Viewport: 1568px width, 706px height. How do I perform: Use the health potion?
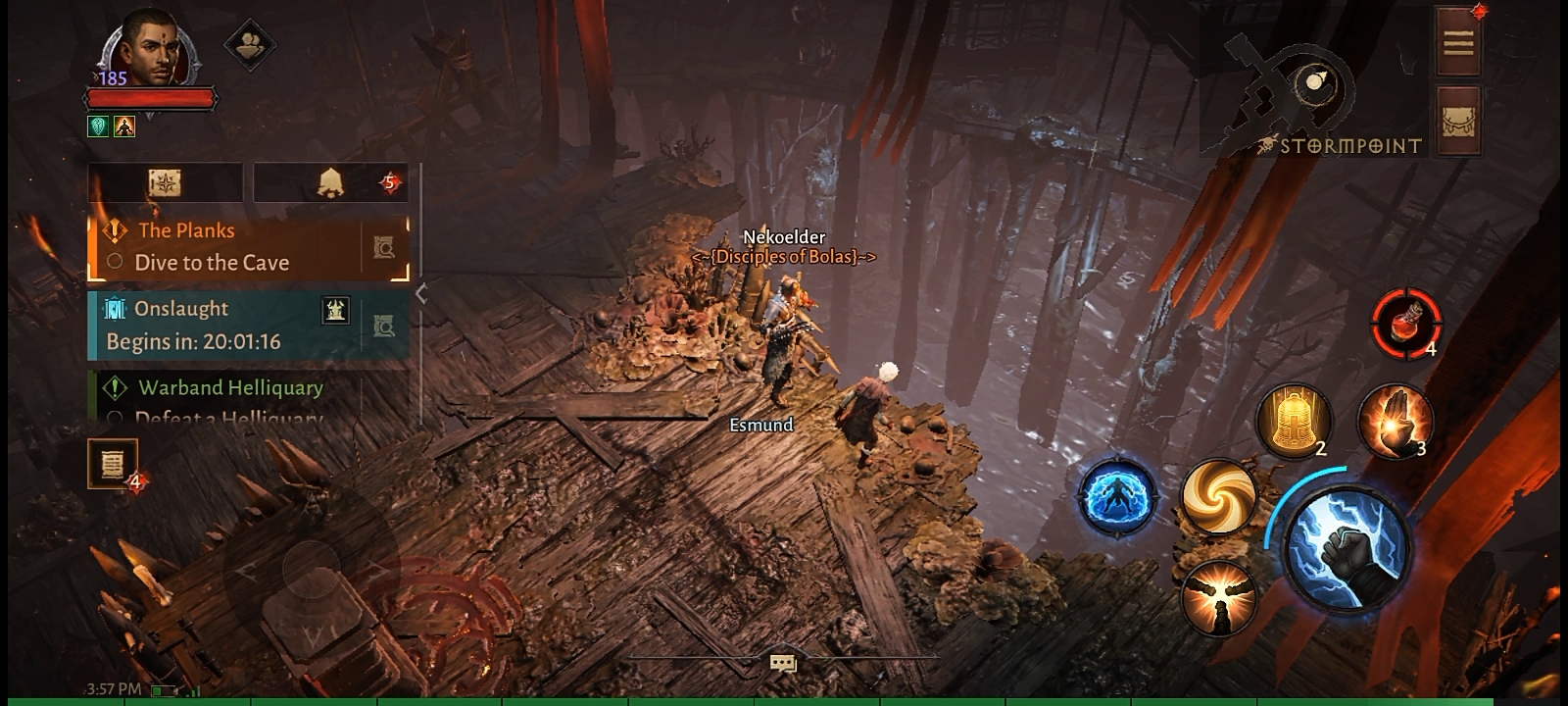coord(1405,323)
